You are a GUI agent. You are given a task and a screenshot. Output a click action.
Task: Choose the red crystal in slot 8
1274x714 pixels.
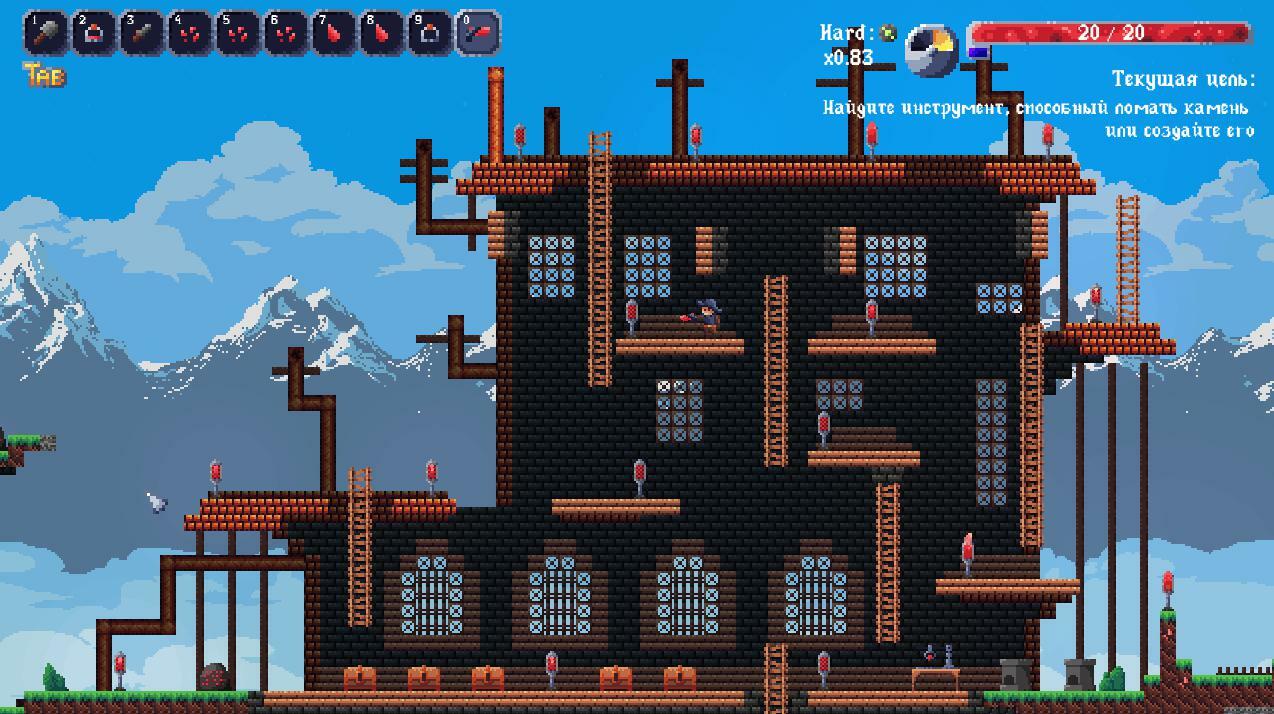[x=382, y=33]
